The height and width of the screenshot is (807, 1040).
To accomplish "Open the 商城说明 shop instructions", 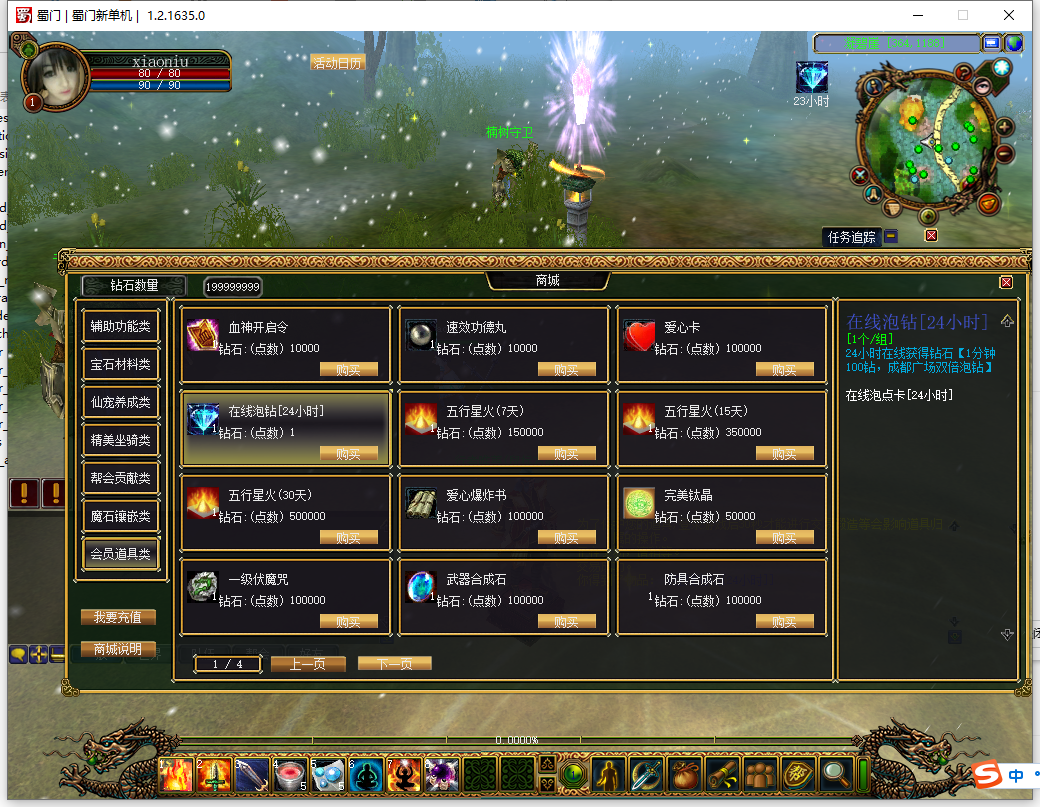I will point(118,649).
